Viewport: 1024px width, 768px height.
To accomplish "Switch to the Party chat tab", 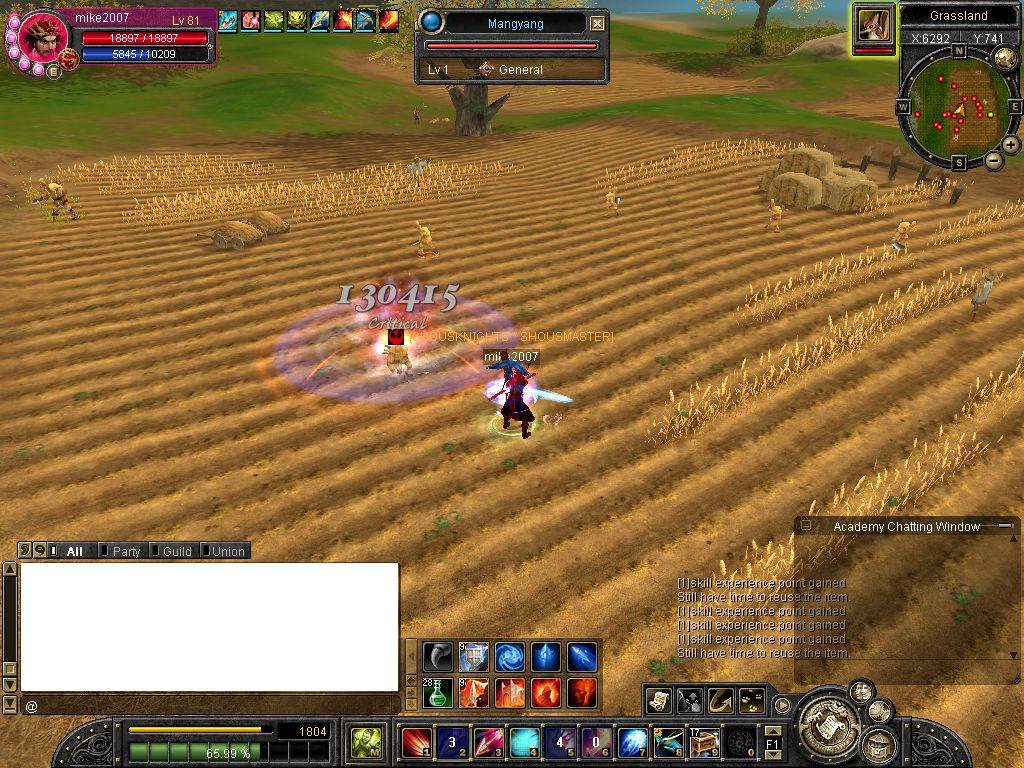I will click(126, 551).
